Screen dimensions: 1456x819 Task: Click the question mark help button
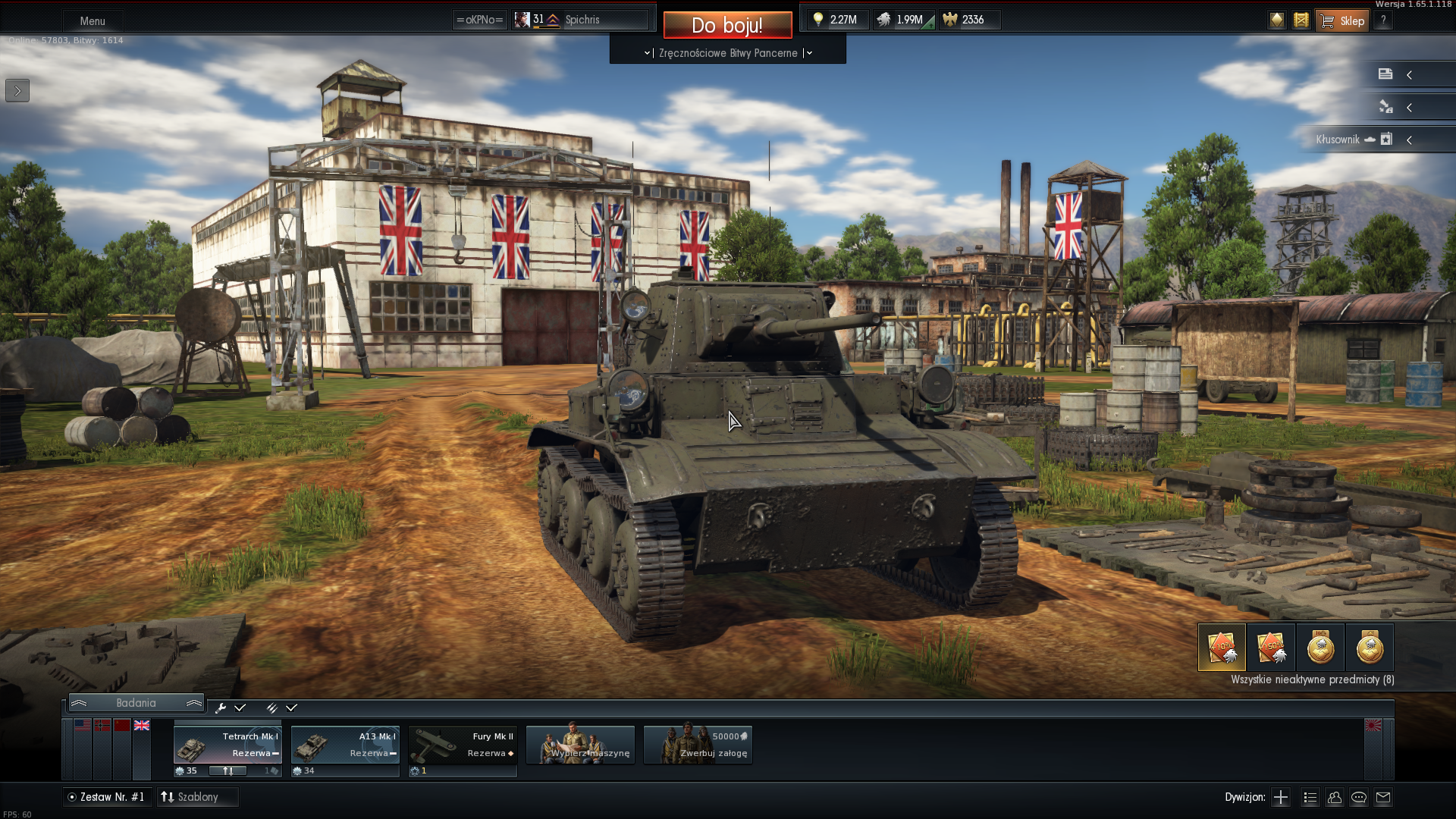click(1383, 20)
